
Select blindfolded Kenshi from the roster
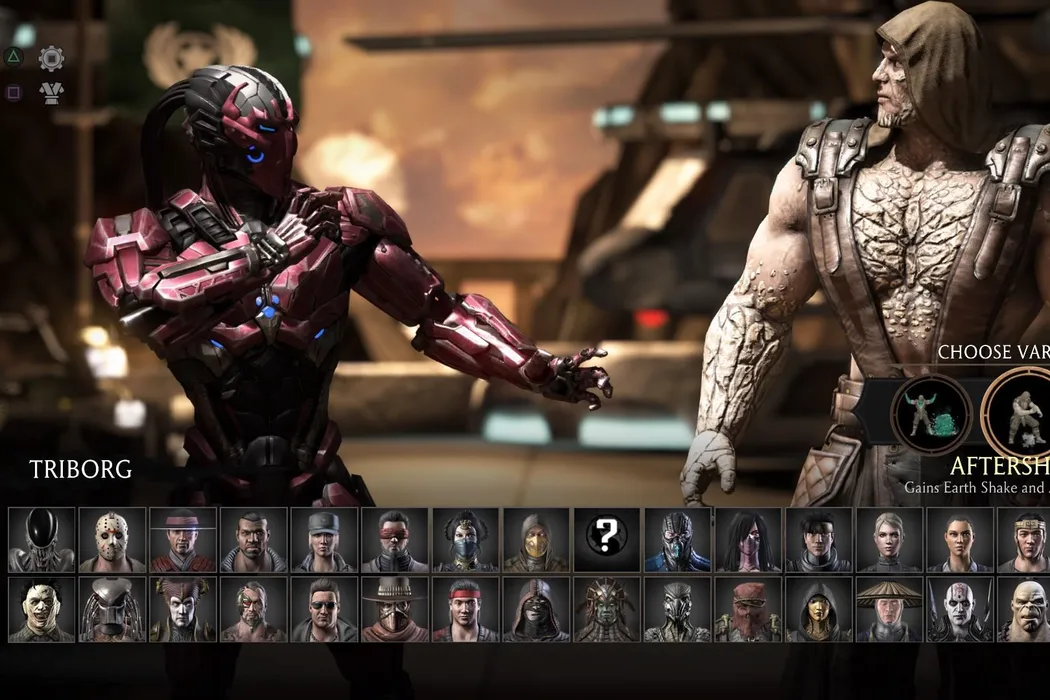(395, 540)
